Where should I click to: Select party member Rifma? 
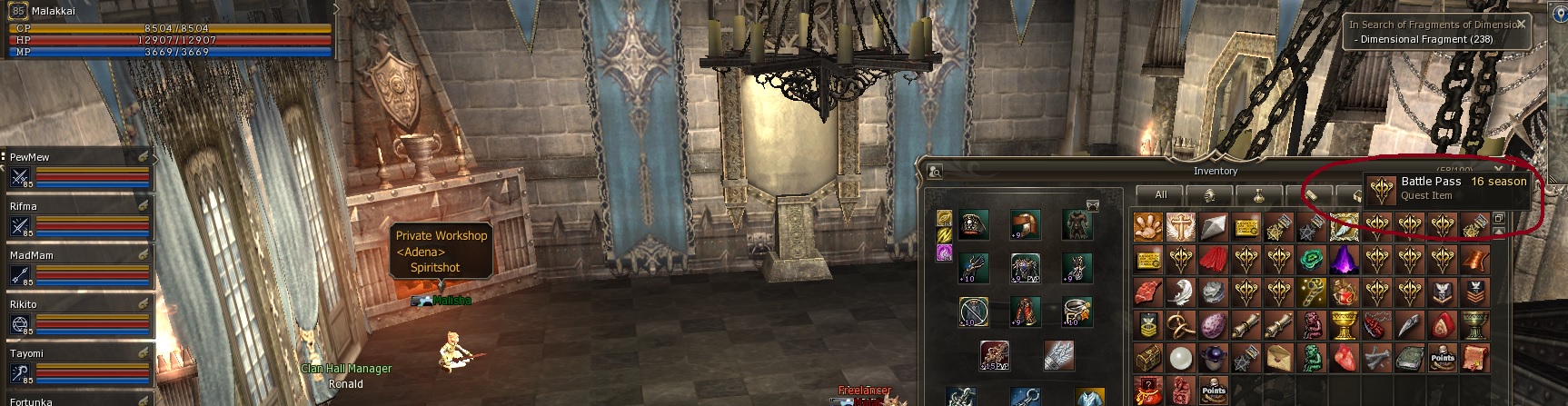pos(77,218)
